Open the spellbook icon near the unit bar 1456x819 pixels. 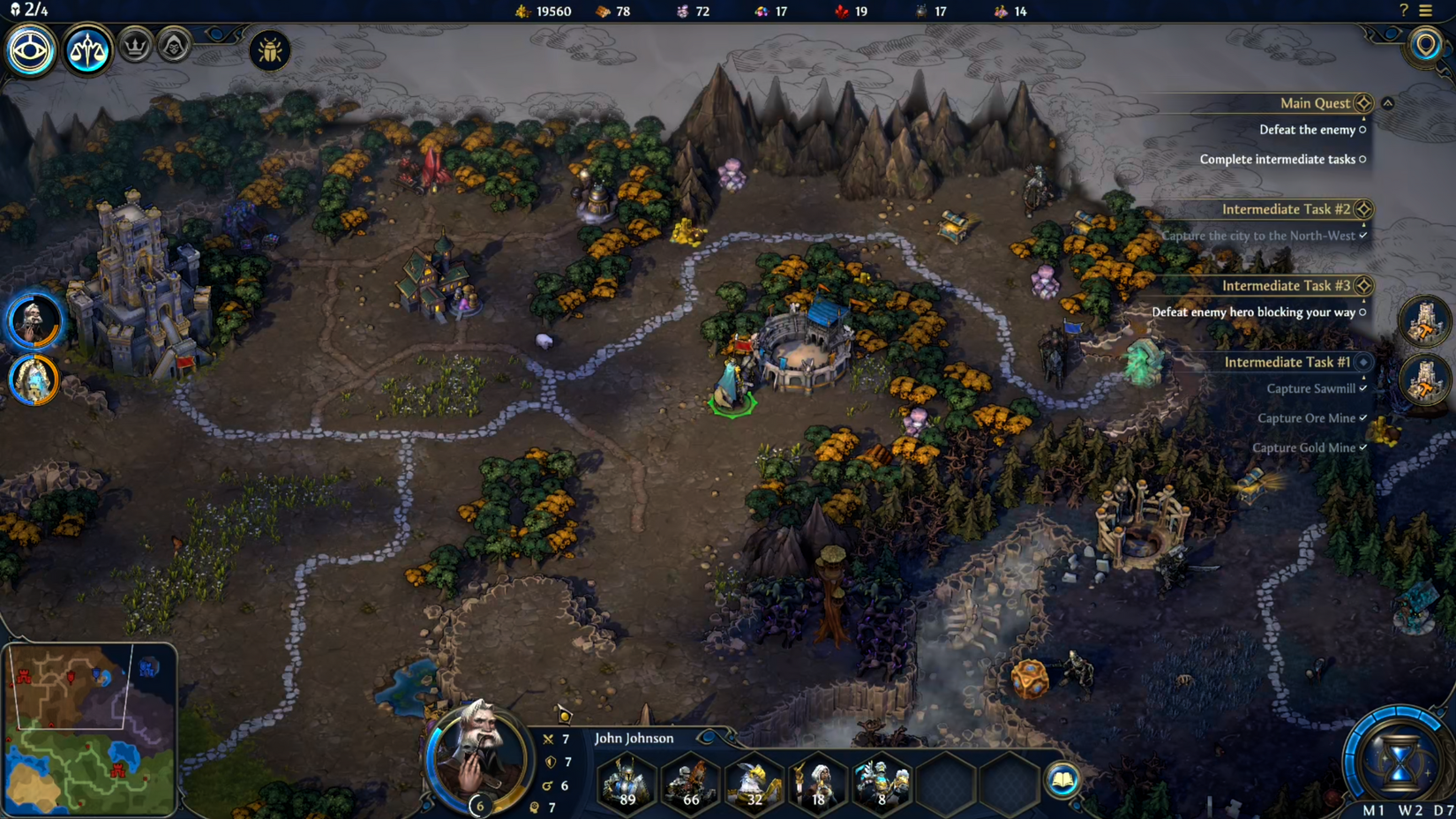1063,780
